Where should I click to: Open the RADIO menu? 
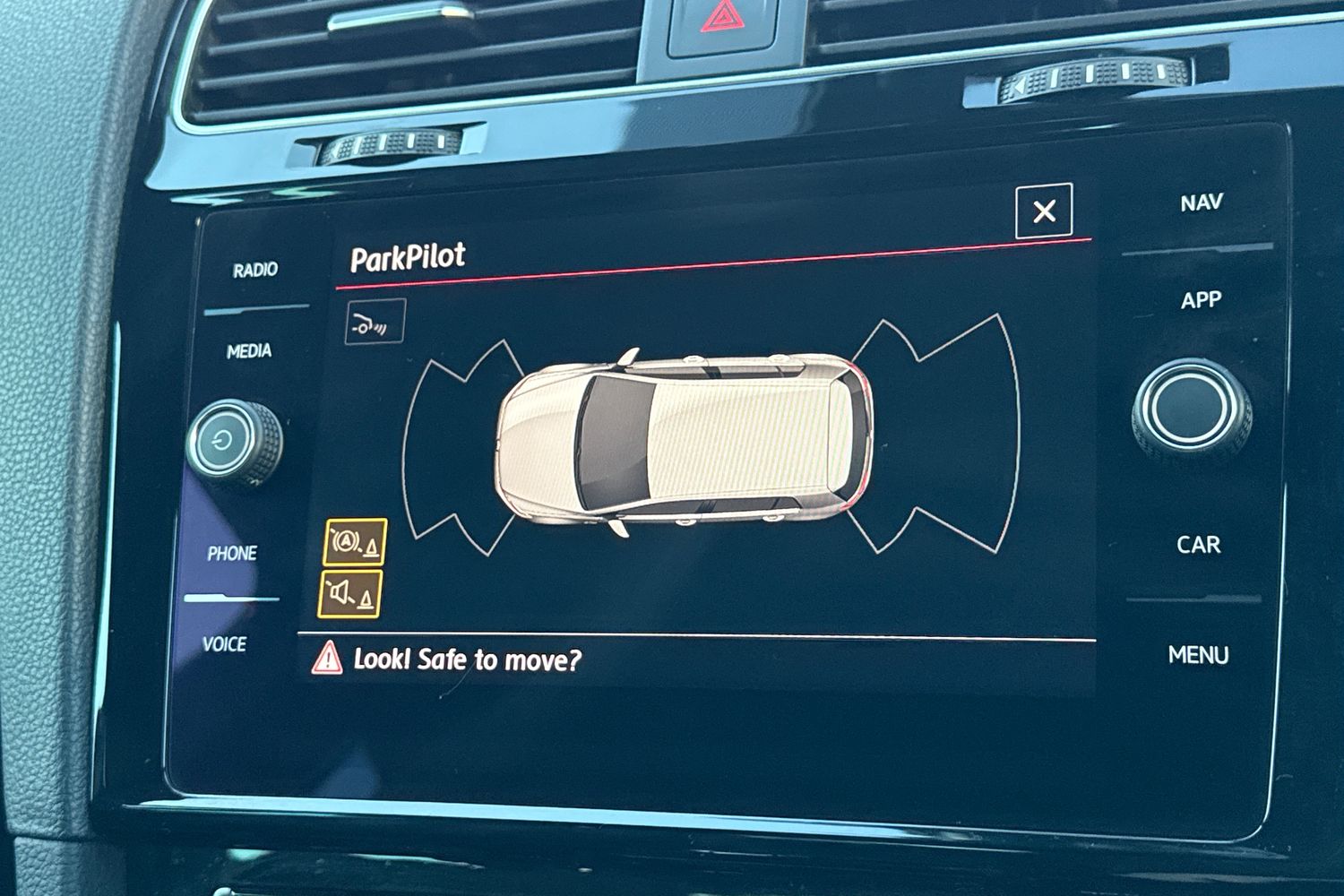[x=255, y=270]
